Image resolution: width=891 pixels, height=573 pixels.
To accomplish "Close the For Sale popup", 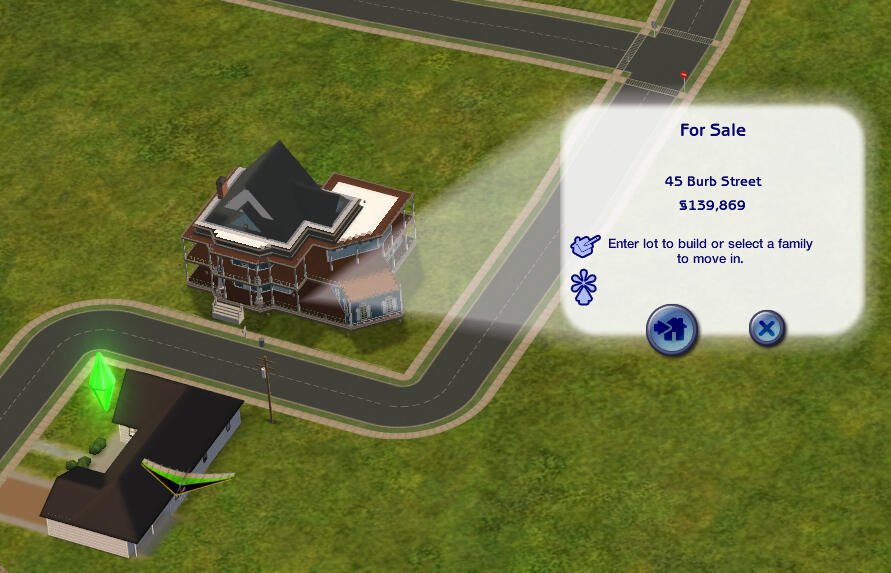I will coord(767,328).
